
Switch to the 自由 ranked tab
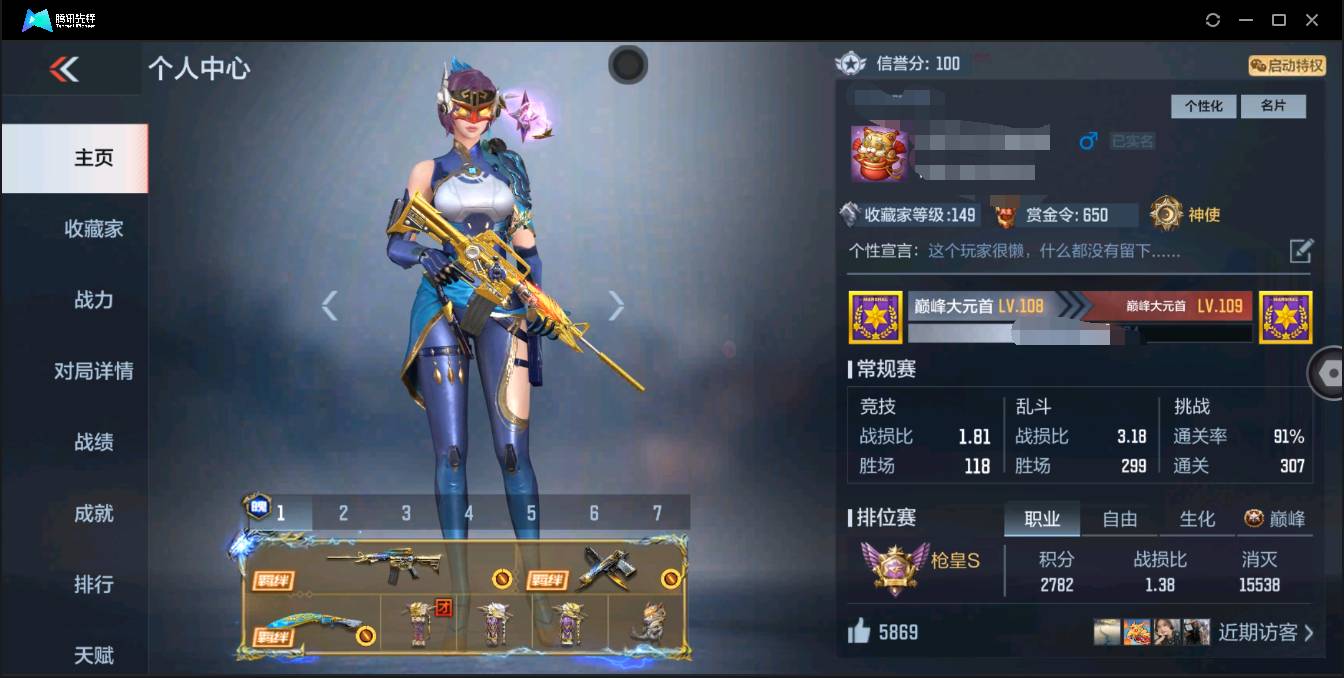click(x=1119, y=519)
